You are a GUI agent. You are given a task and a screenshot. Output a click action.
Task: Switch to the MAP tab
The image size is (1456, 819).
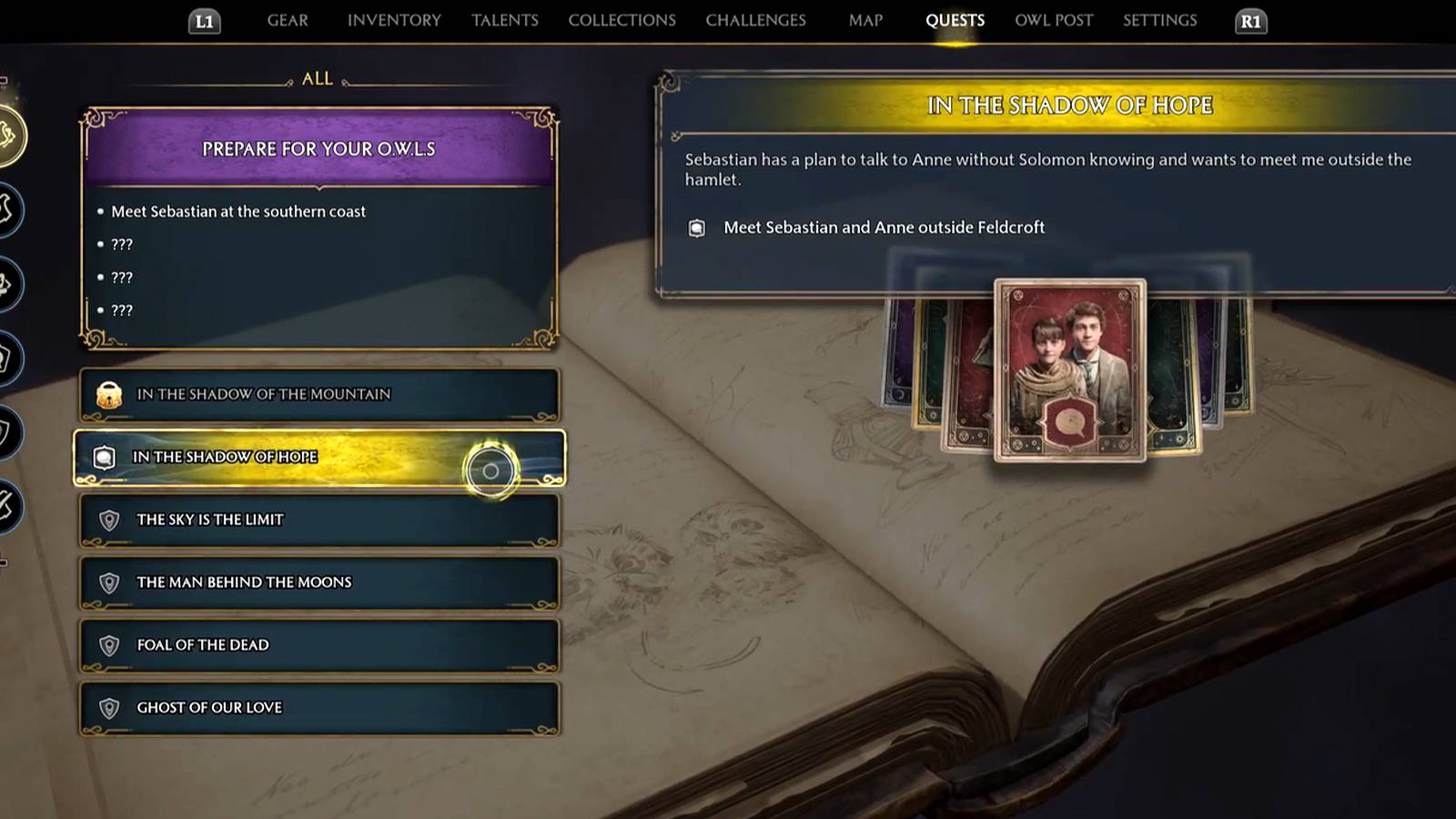864,20
